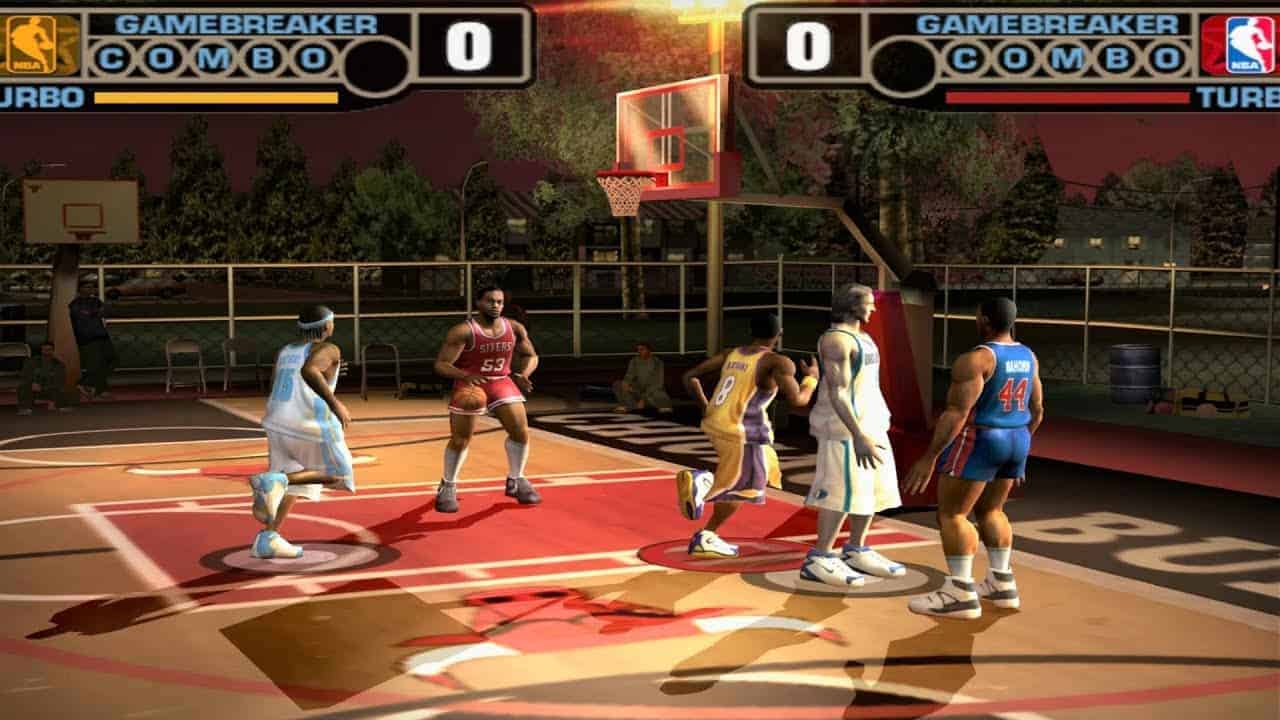
Task: Click the red and blue NBA logo icon
Action: [x=1239, y=45]
